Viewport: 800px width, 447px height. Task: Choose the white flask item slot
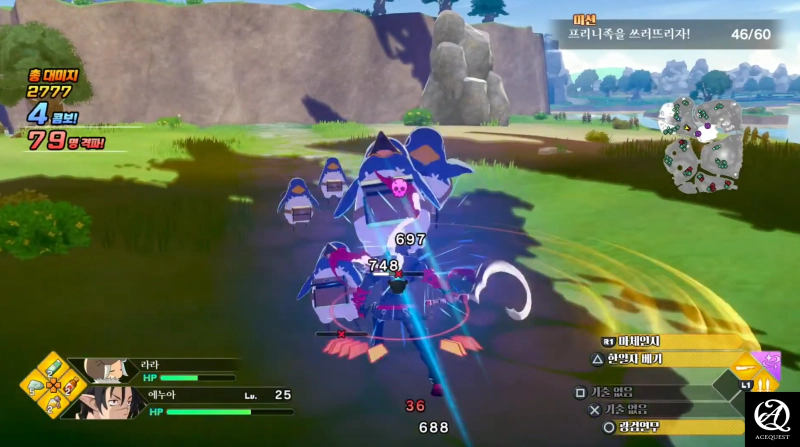tap(52, 405)
